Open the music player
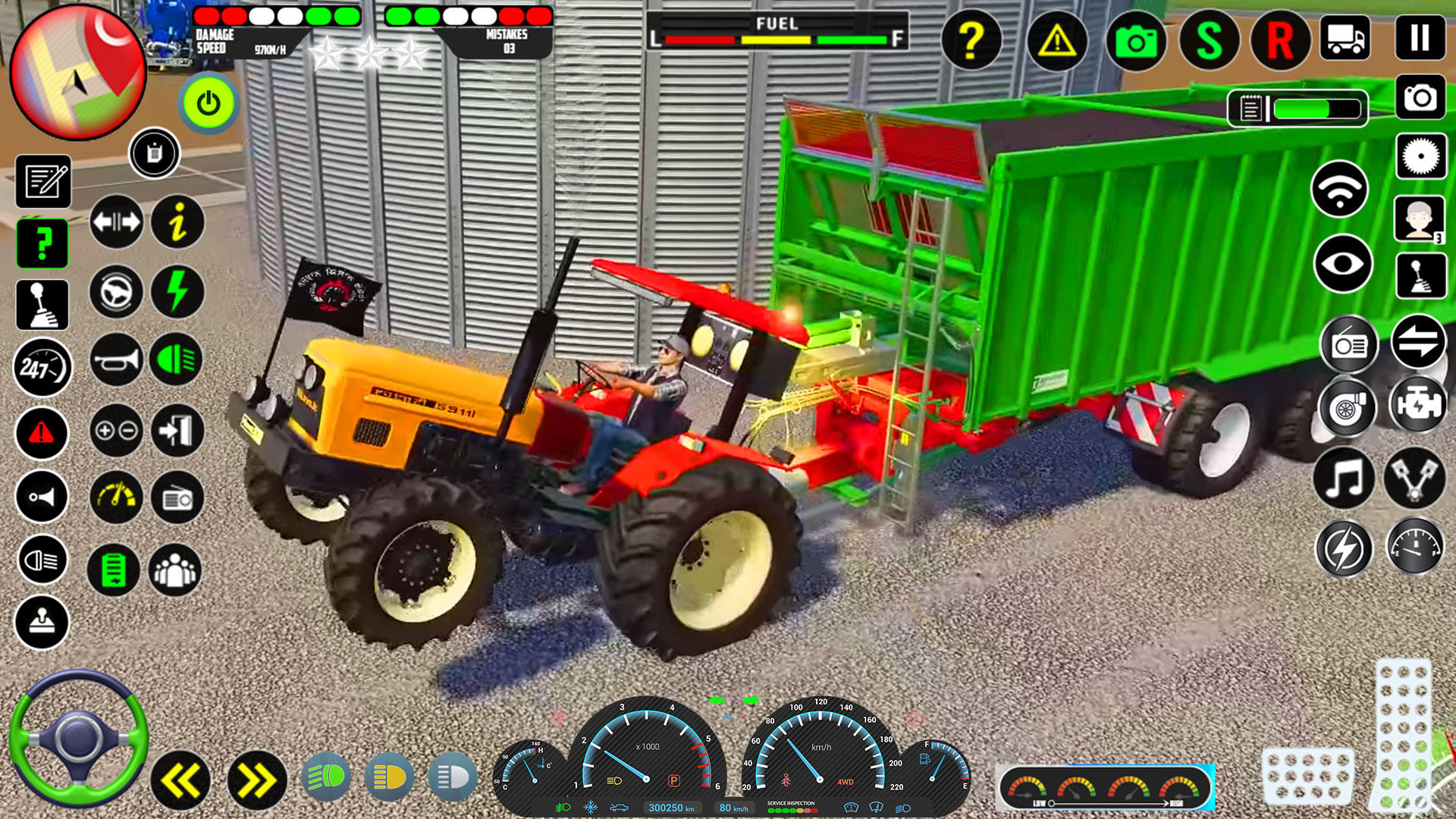This screenshot has width=1456, height=819. tap(1346, 478)
